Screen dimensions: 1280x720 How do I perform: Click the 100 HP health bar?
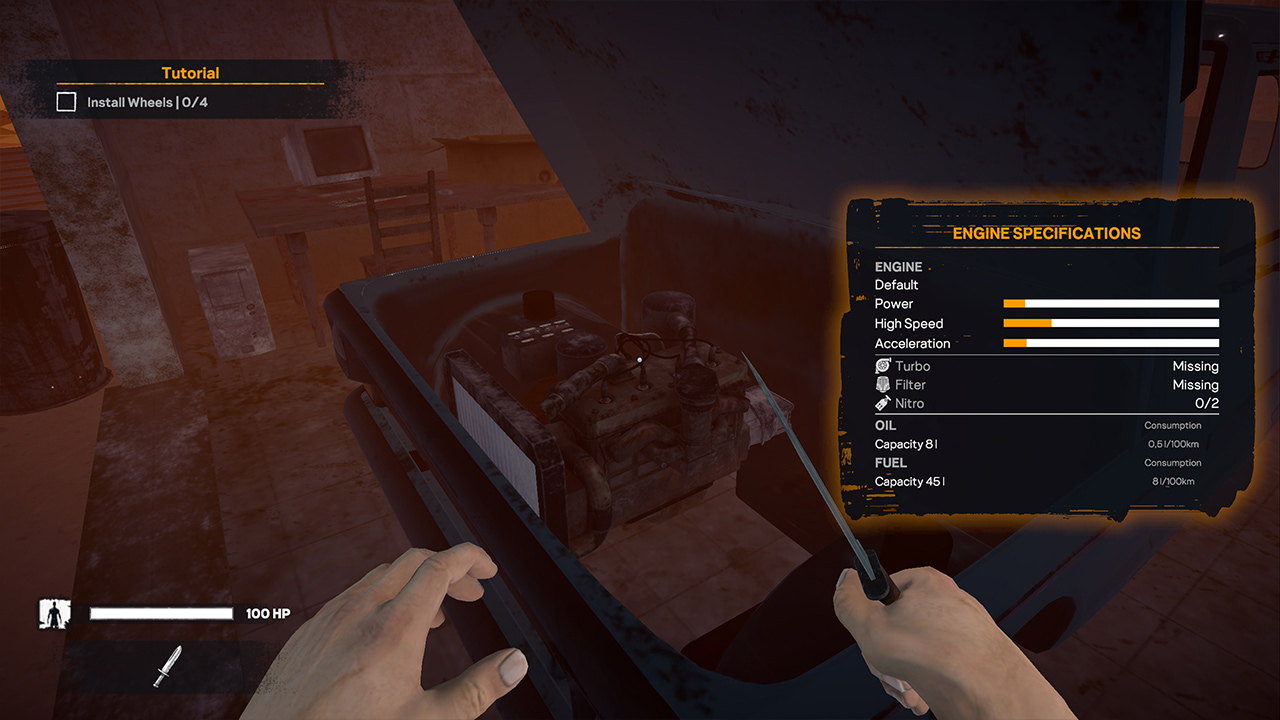[x=160, y=612]
